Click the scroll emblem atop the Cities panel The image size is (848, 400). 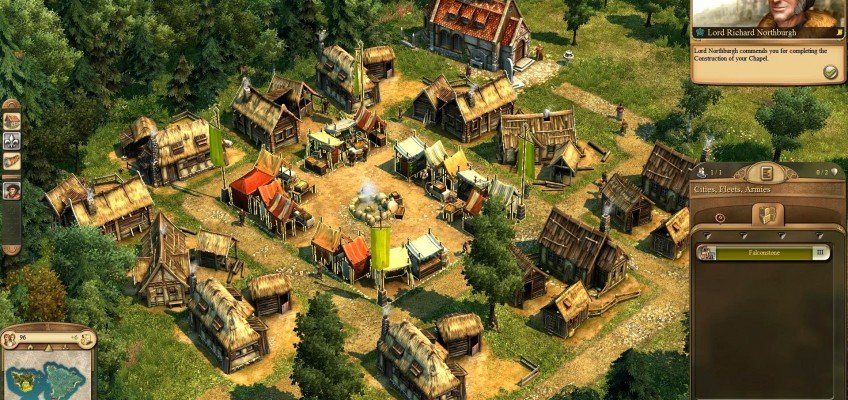pos(765,172)
